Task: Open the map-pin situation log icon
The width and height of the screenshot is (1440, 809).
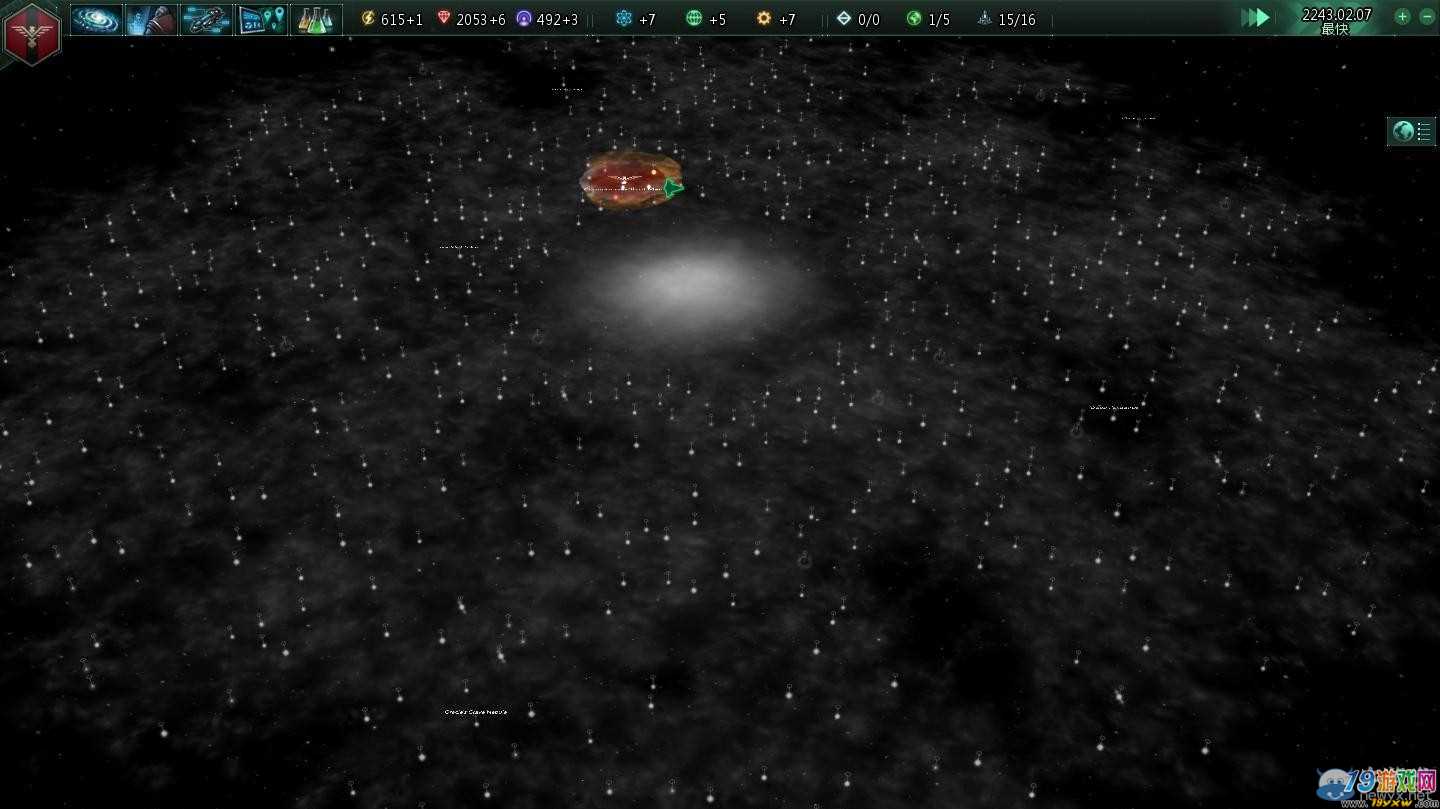Action: 261,19
